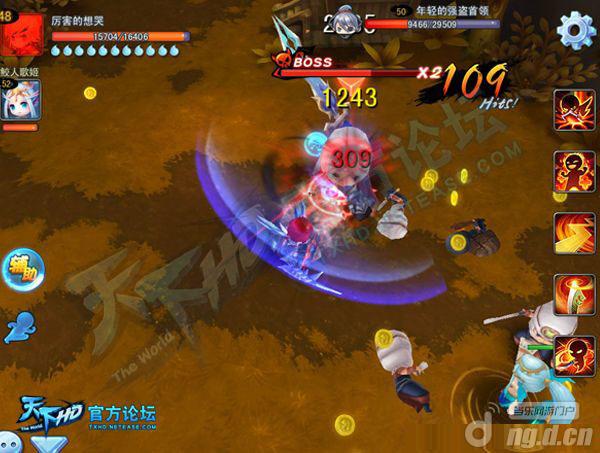Click the white face chat bubble icon
This screenshot has width=600, height=453.
pos(12,444)
